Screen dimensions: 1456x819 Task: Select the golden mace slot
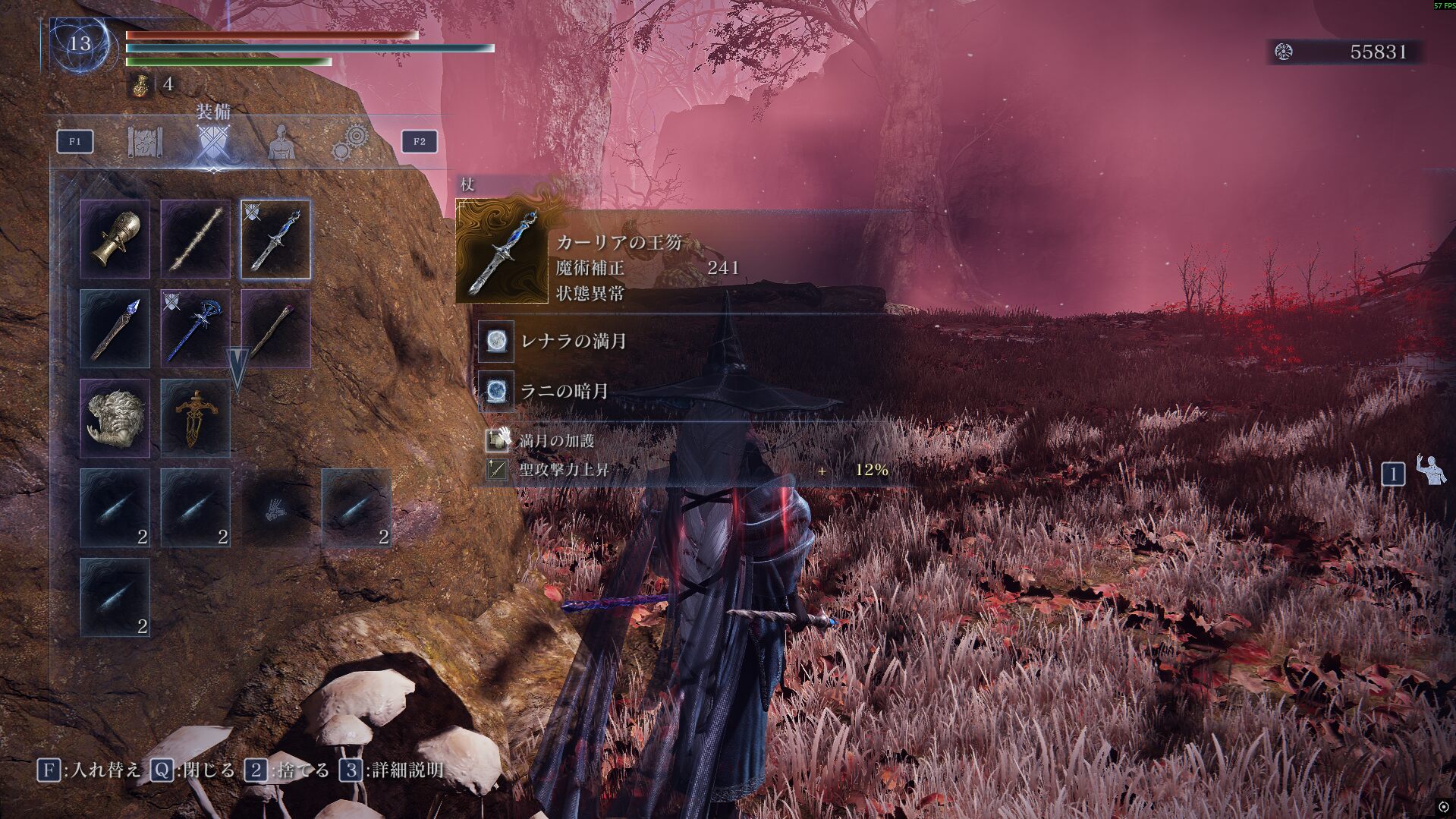(115, 239)
